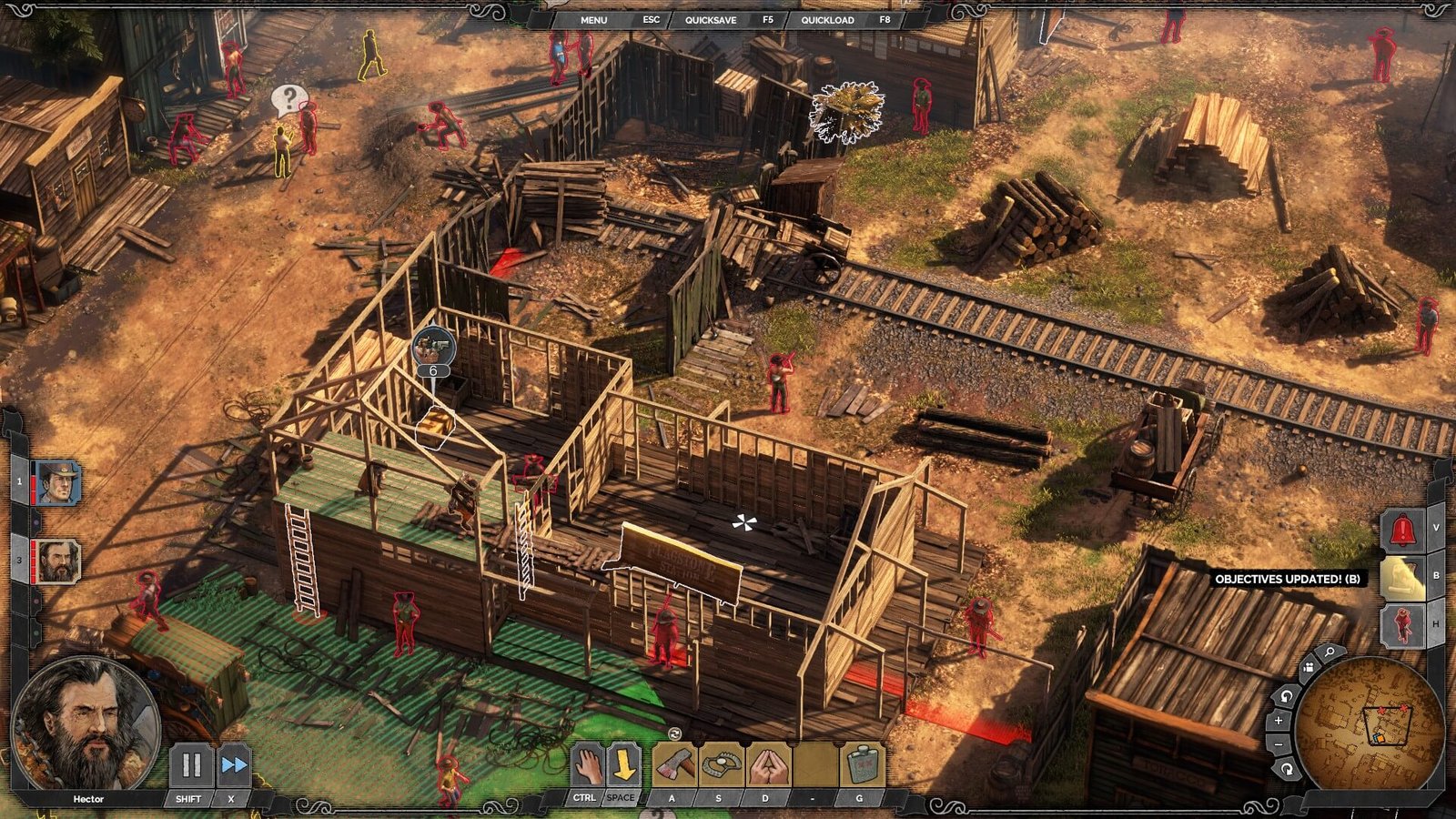Screen dimensions: 1456x819
Task: Select the bear trap ability
Action: tap(721, 765)
